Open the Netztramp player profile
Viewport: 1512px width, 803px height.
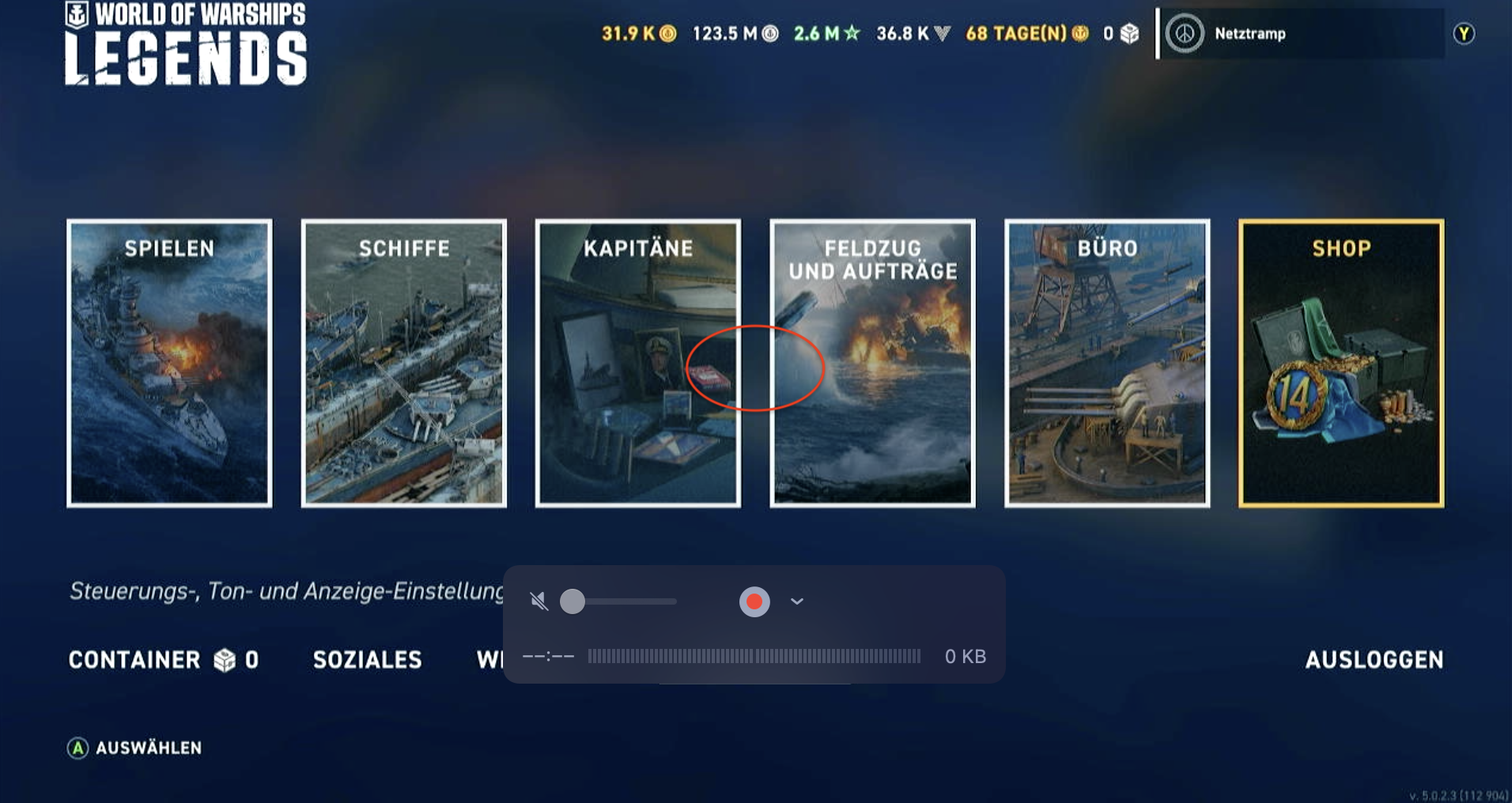click(x=1249, y=34)
